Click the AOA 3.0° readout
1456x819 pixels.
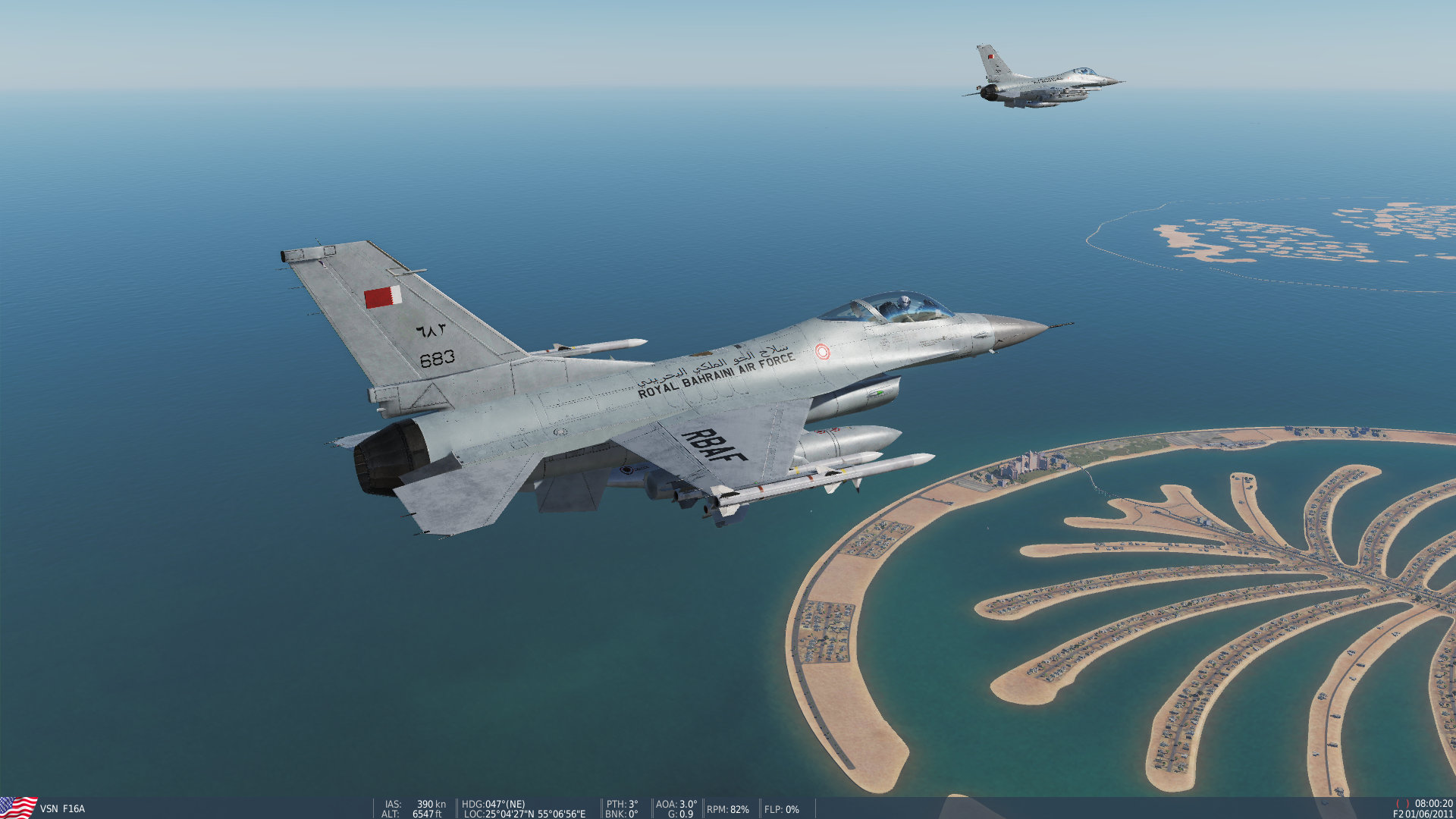pos(675,802)
